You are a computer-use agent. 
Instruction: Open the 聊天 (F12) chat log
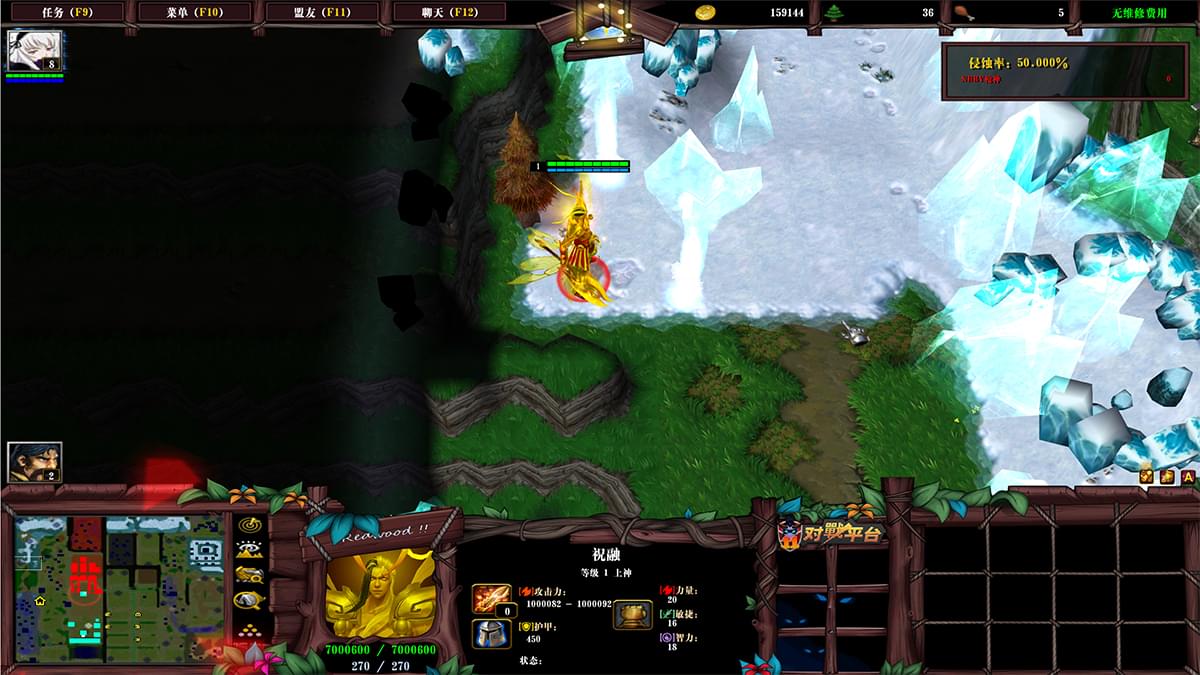tap(450, 12)
